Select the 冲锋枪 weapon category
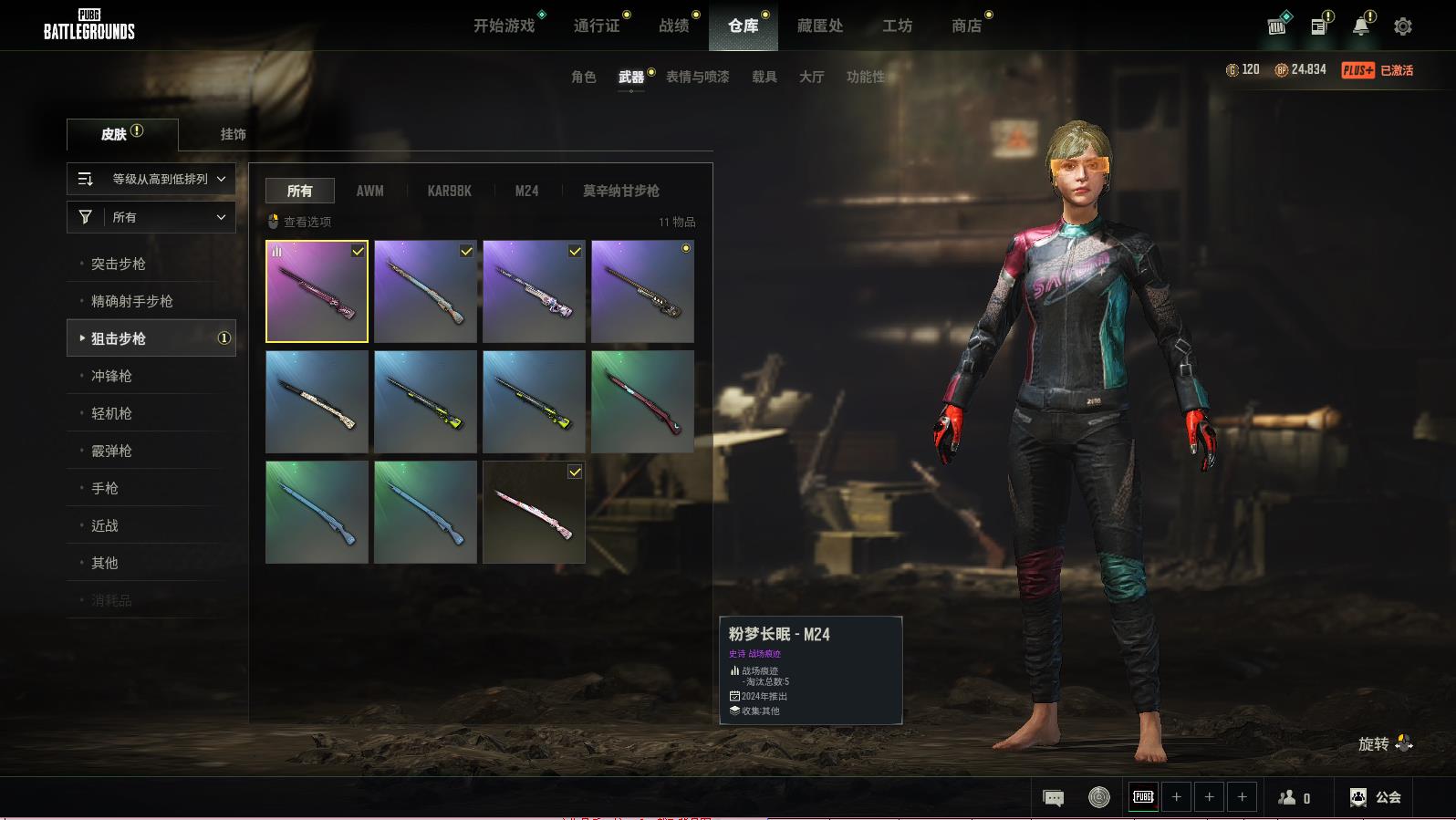1456x820 pixels. pyautogui.click(x=111, y=376)
